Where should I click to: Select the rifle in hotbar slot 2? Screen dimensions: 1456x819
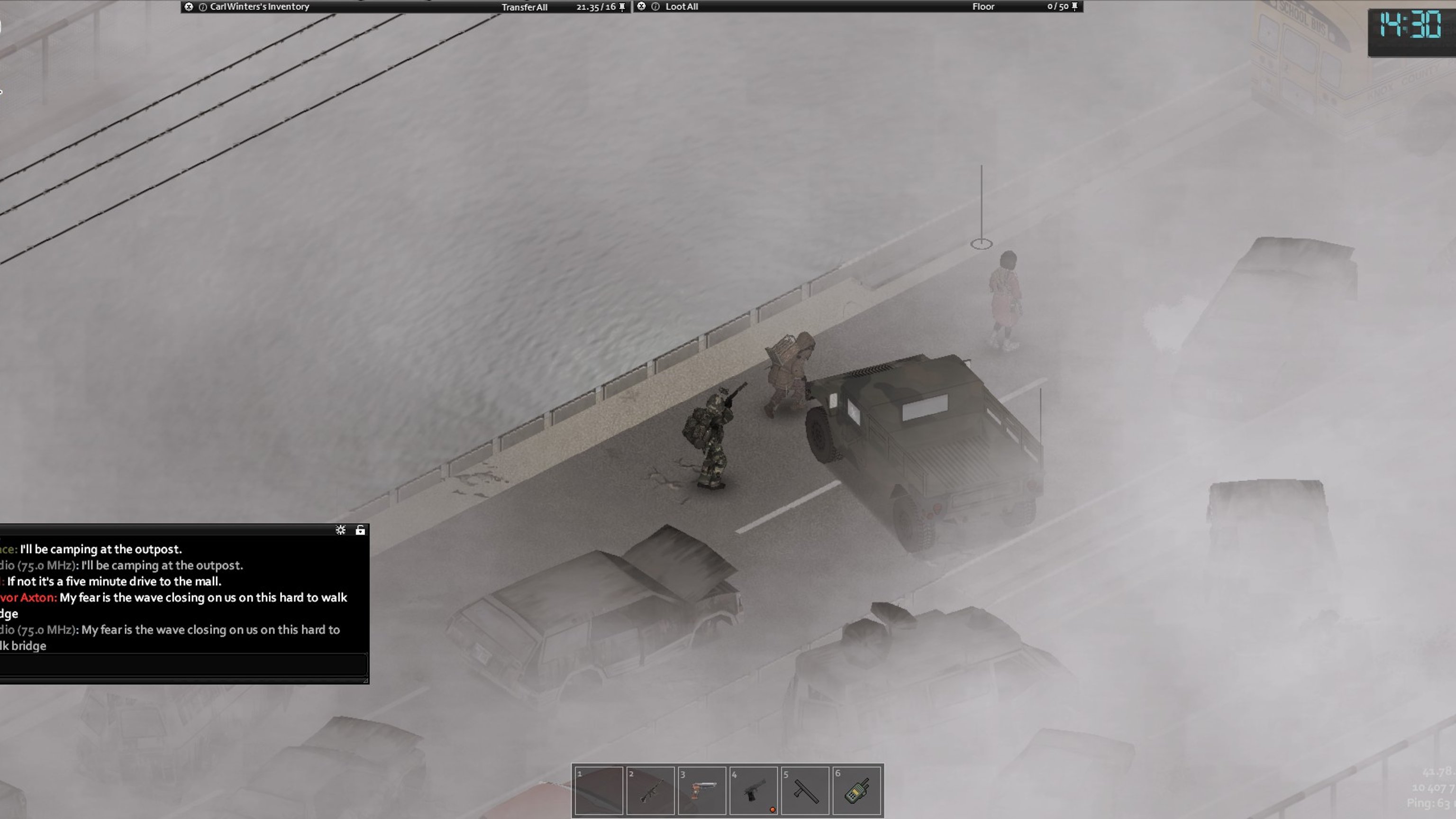650,790
